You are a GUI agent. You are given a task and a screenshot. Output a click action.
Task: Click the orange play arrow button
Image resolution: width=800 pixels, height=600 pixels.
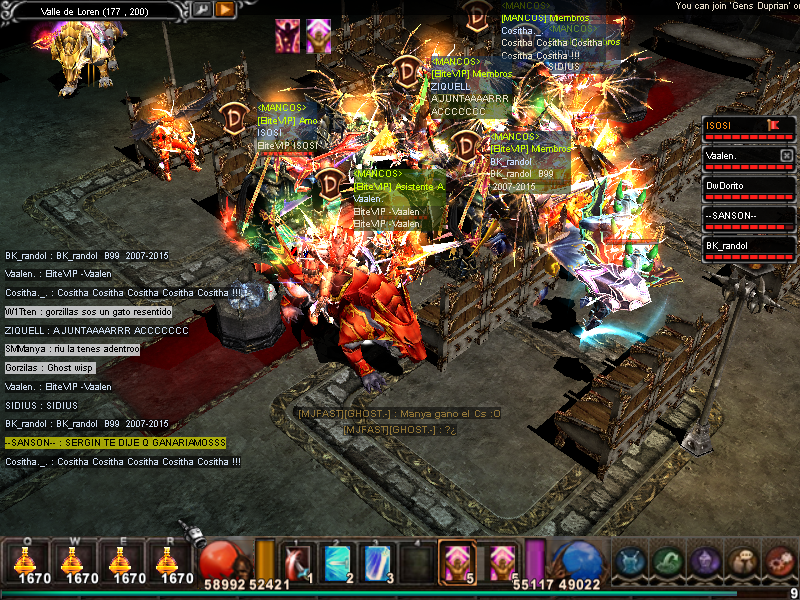point(225,9)
